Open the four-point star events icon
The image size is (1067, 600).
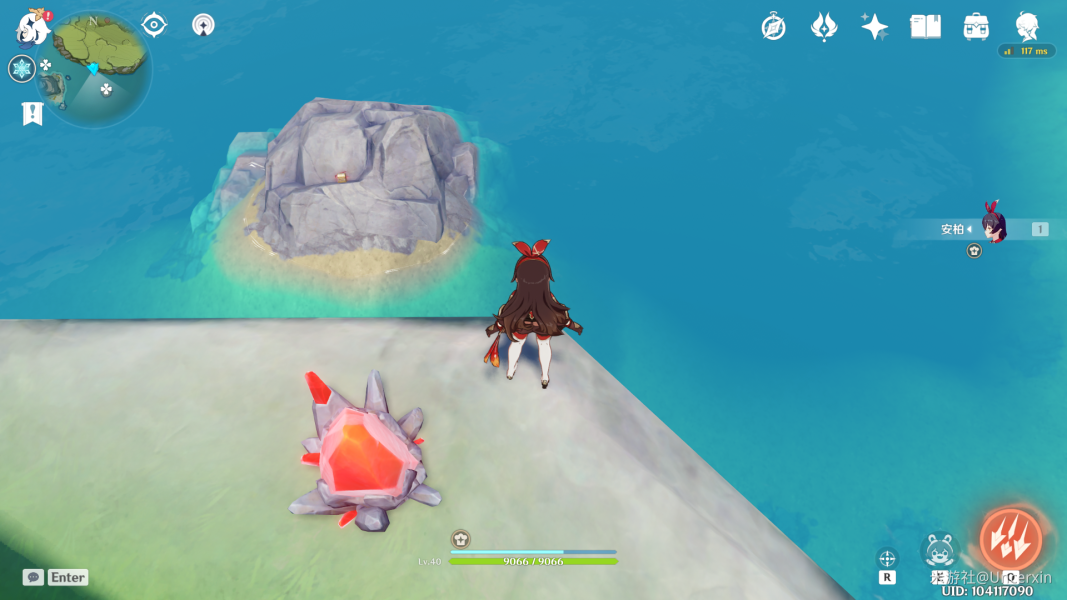pyautogui.click(x=874, y=27)
